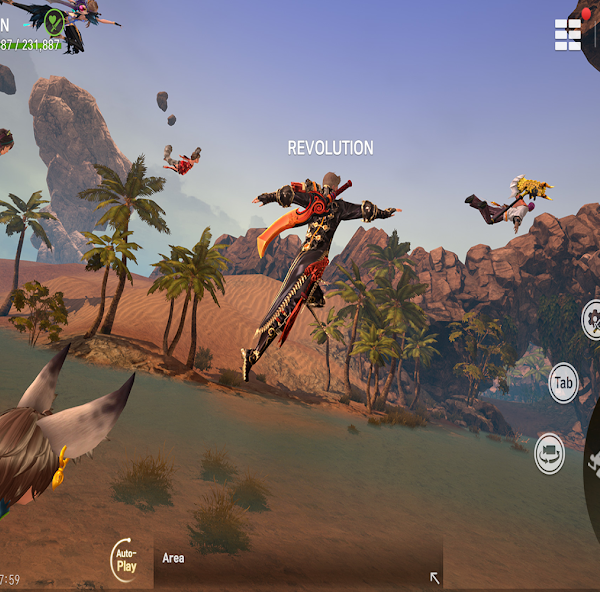Image resolution: width=600 pixels, height=592 pixels.
Task: Toggle Auto-Play mode
Action: [x=126, y=560]
